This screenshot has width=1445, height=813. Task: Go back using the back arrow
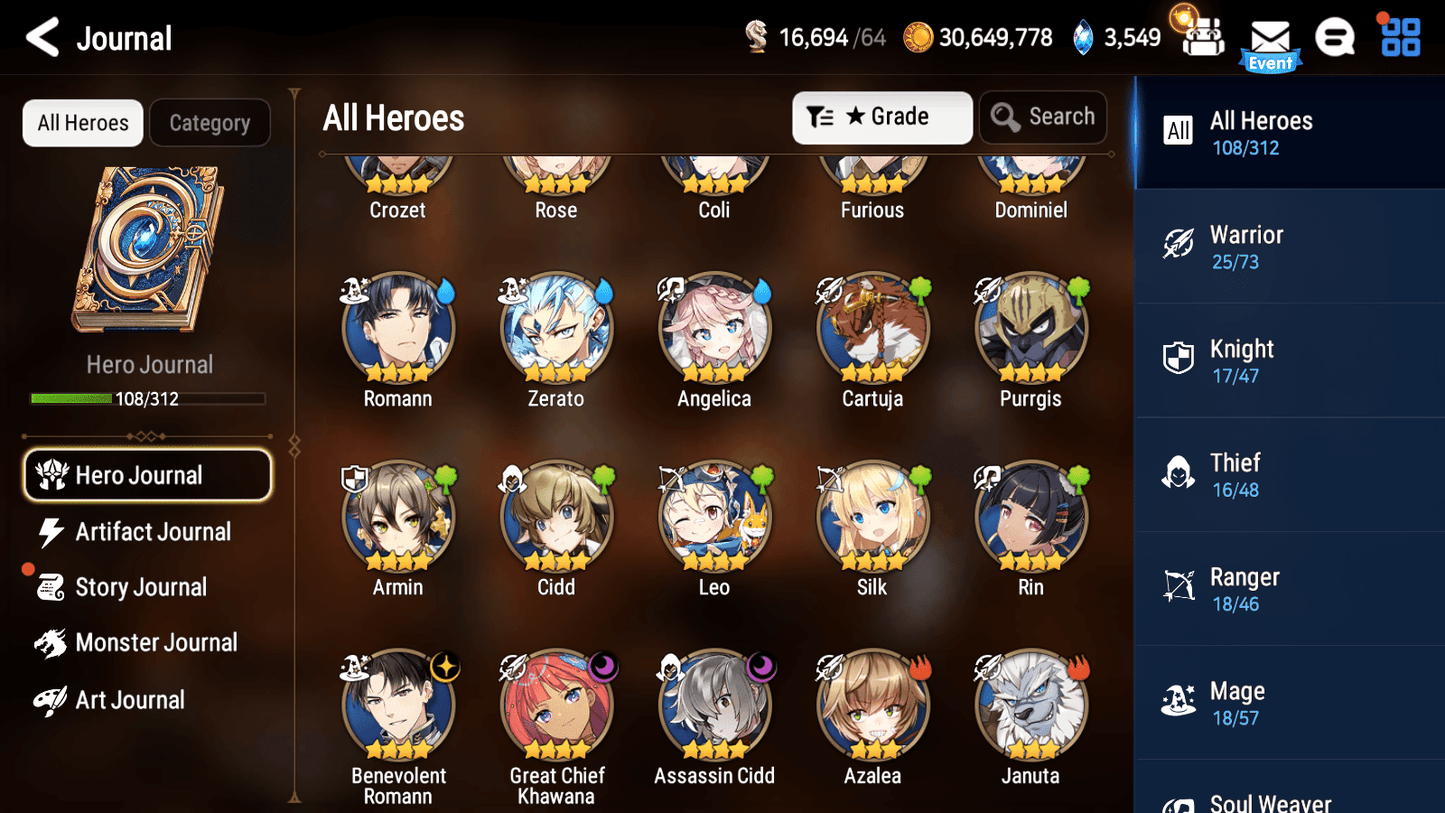point(42,37)
